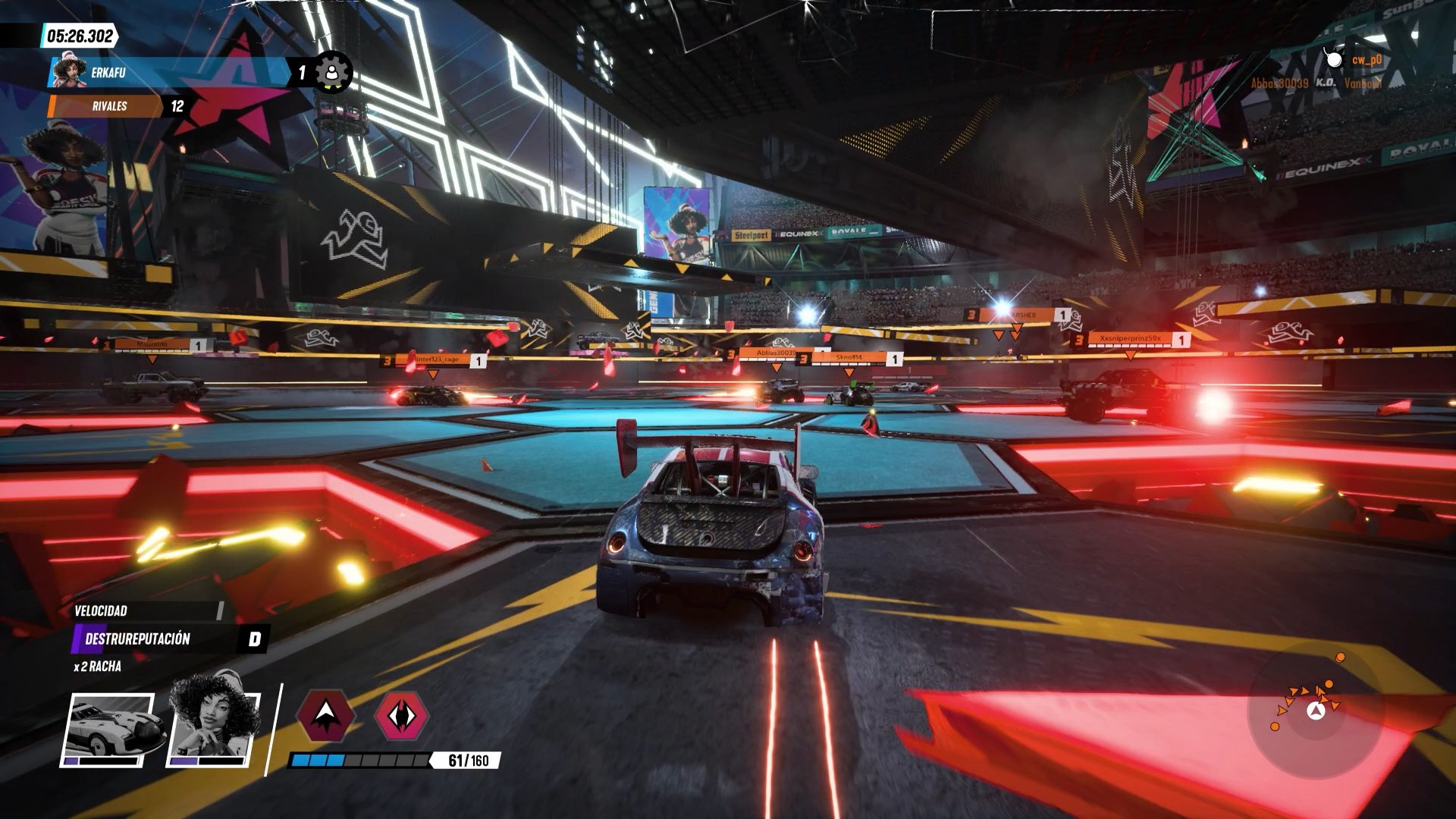Click the Mauroldo opponent name tag

pyautogui.click(x=154, y=345)
